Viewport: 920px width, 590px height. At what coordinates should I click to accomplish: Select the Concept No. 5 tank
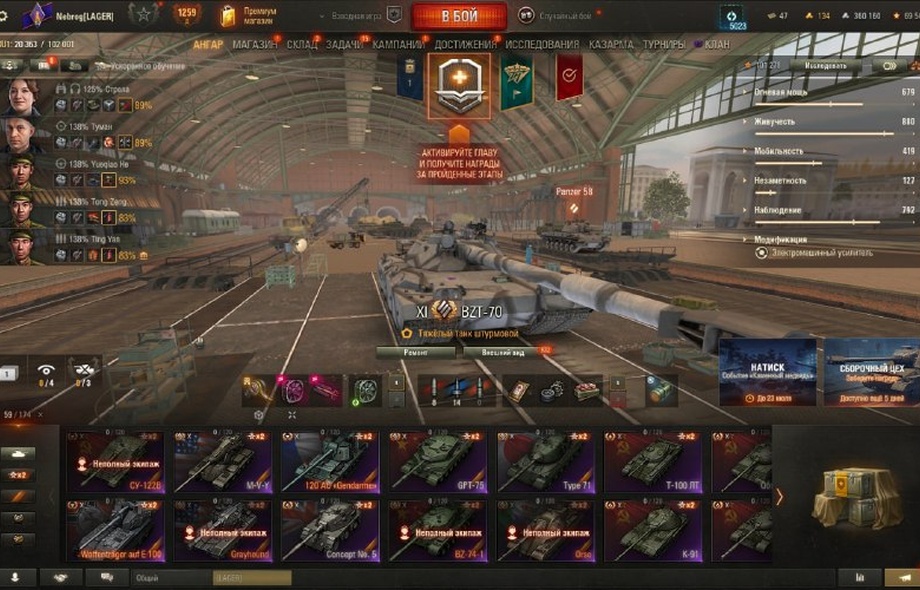[x=330, y=530]
